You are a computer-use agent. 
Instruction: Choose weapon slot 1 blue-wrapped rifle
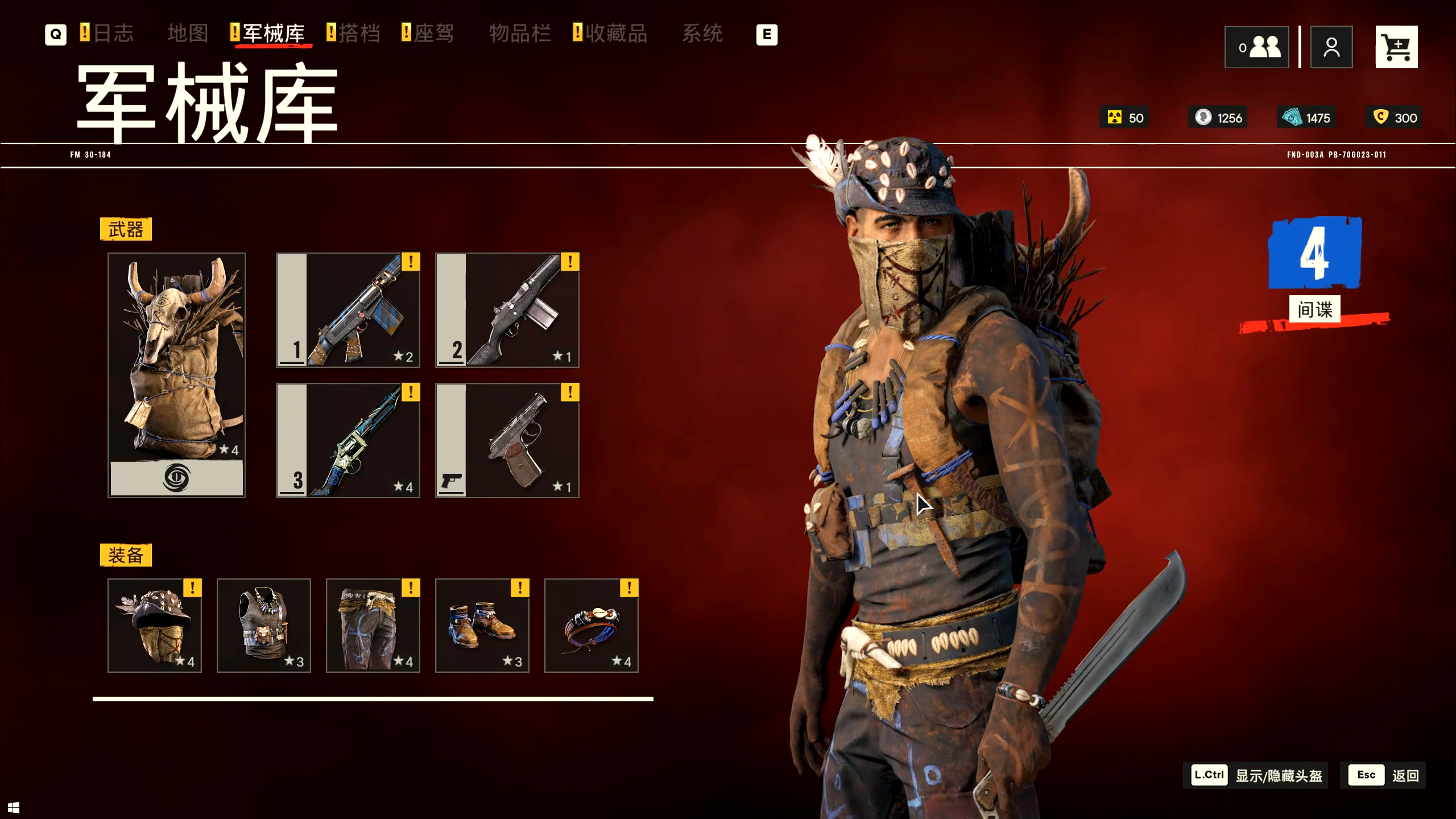(348, 310)
